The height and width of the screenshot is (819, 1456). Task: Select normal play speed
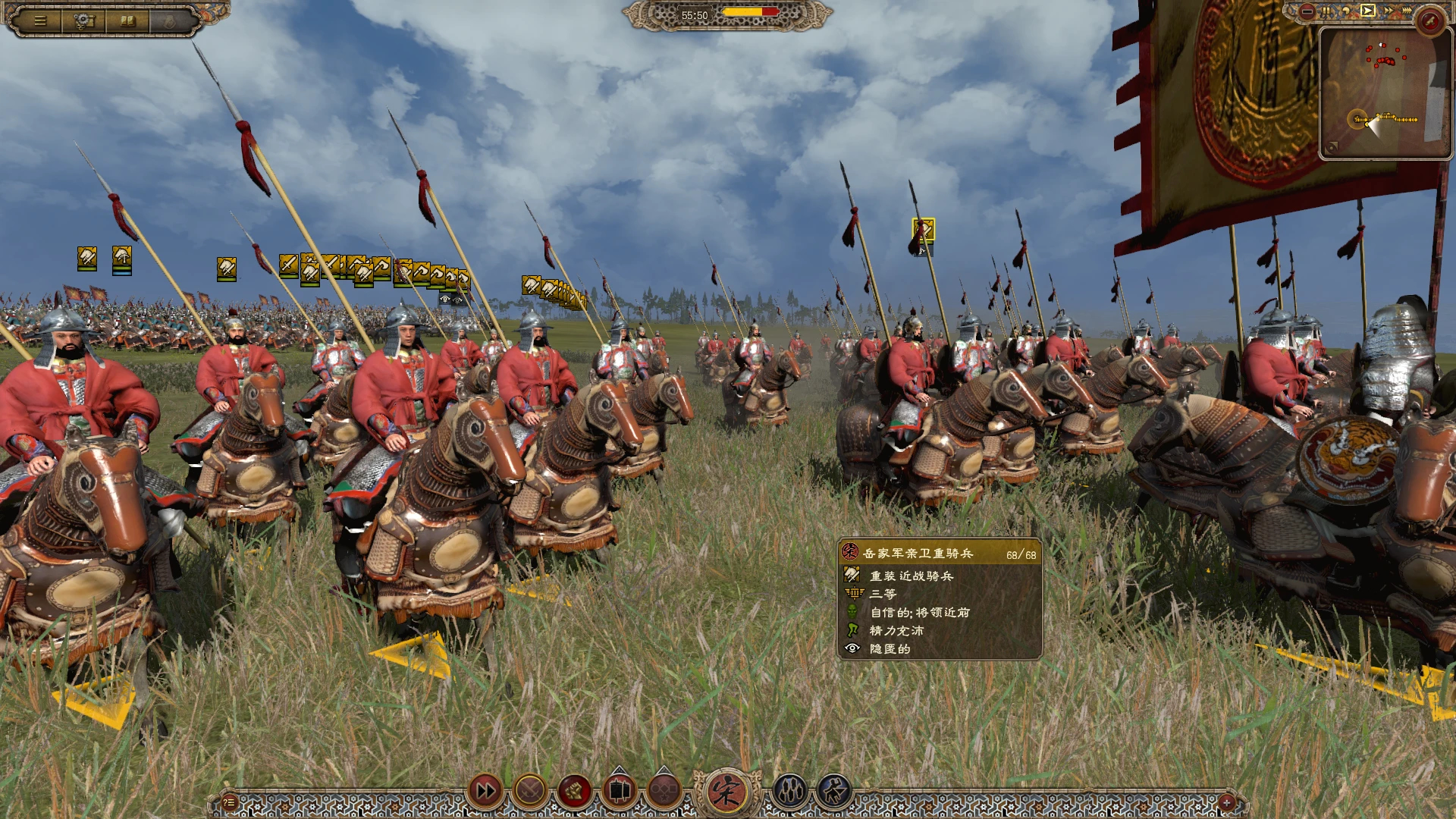[x=1367, y=11]
